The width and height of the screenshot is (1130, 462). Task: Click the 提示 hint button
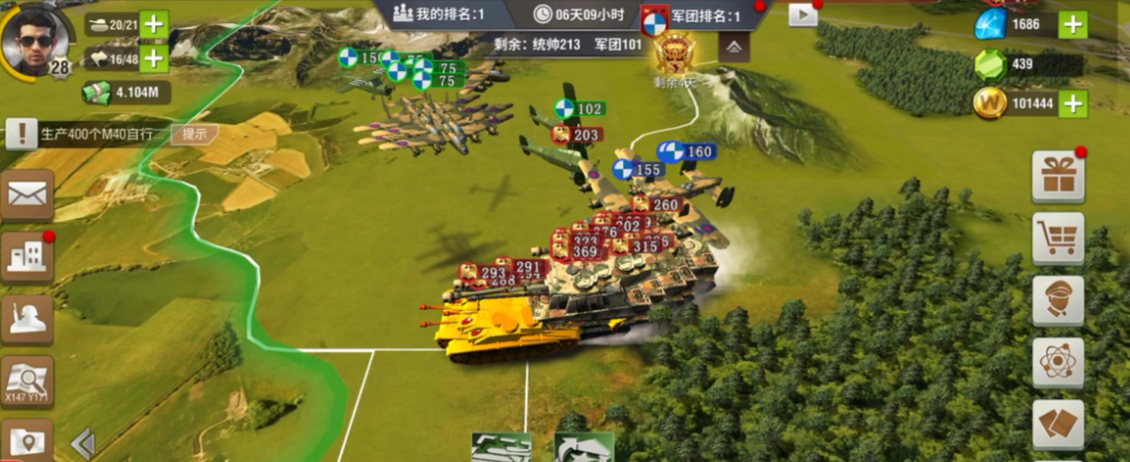[194, 133]
